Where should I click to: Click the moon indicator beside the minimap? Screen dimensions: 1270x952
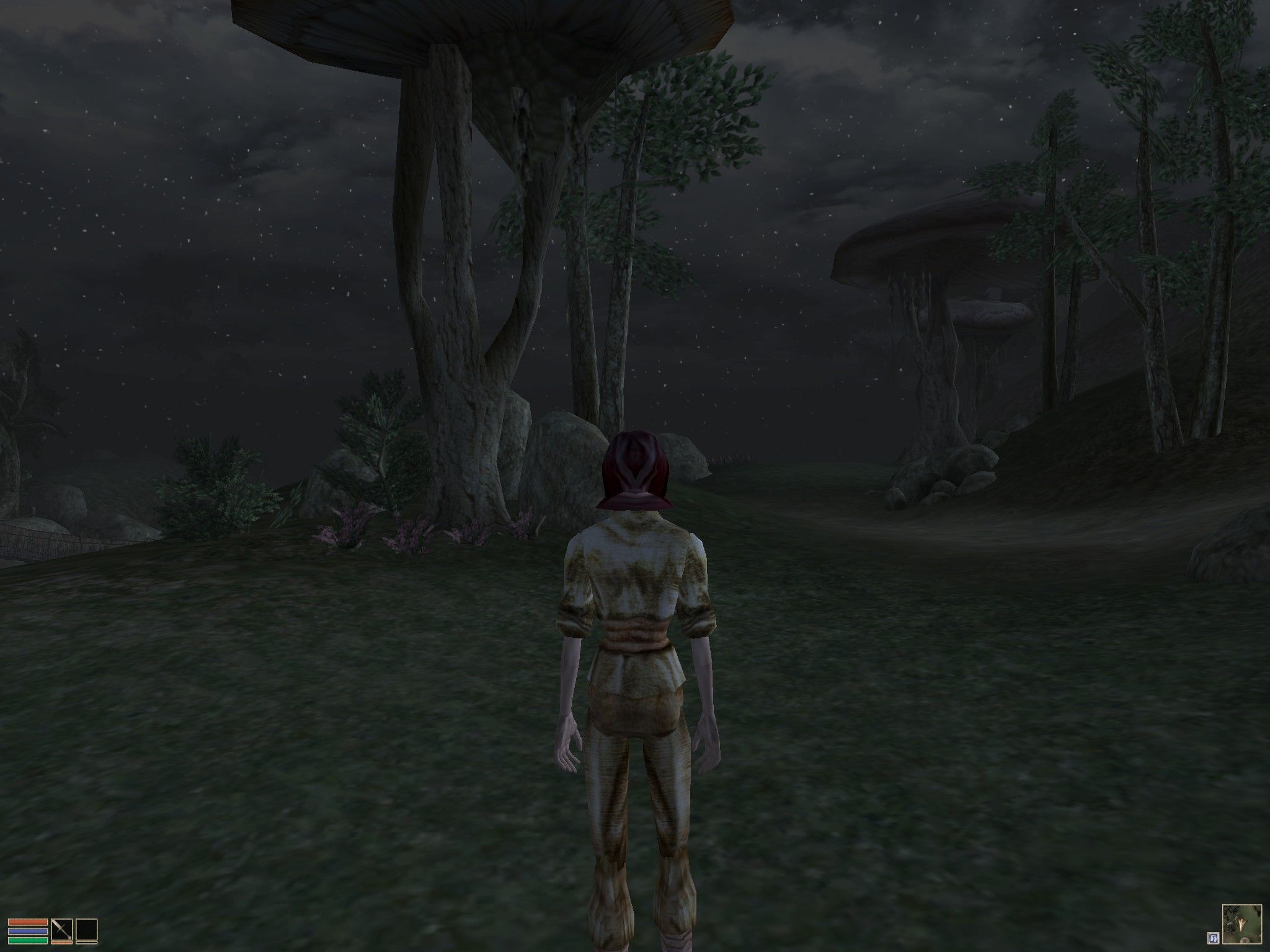pyautogui.click(x=1214, y=938)
